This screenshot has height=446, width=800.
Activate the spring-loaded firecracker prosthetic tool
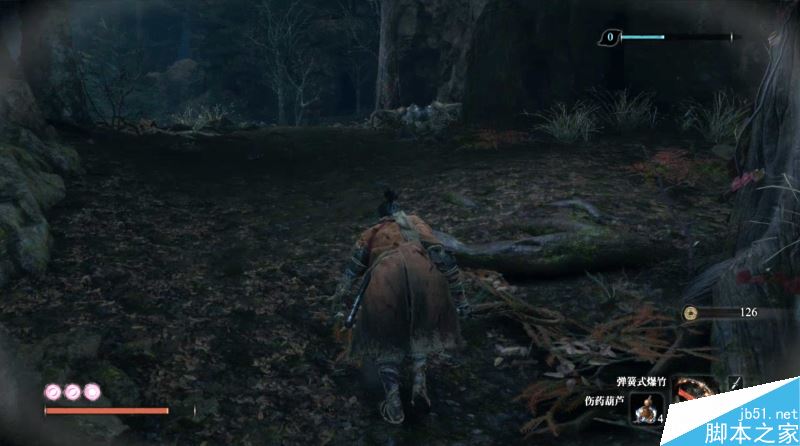[x=694, y=388]
